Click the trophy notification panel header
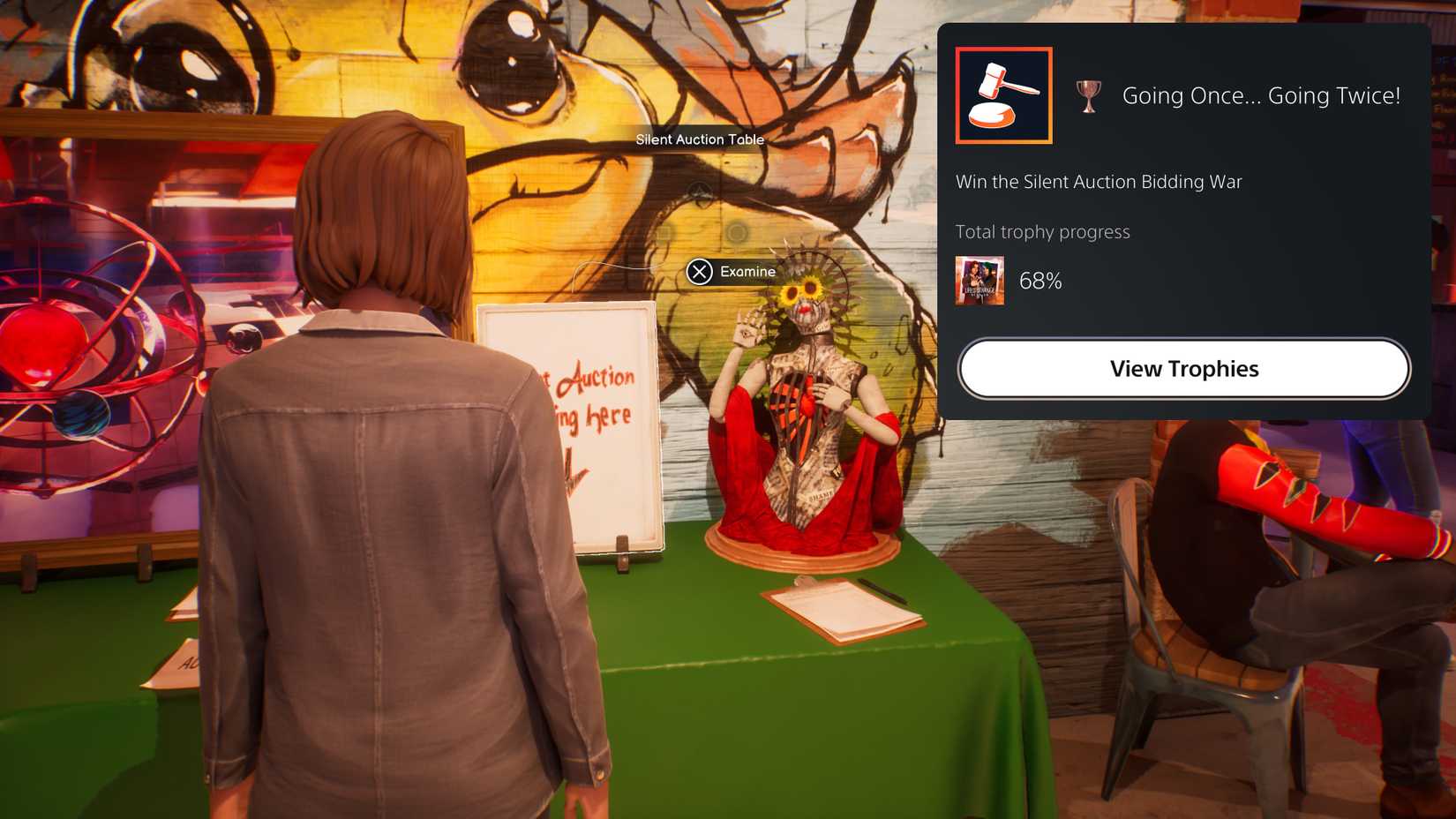 (x=1182, y=95)
